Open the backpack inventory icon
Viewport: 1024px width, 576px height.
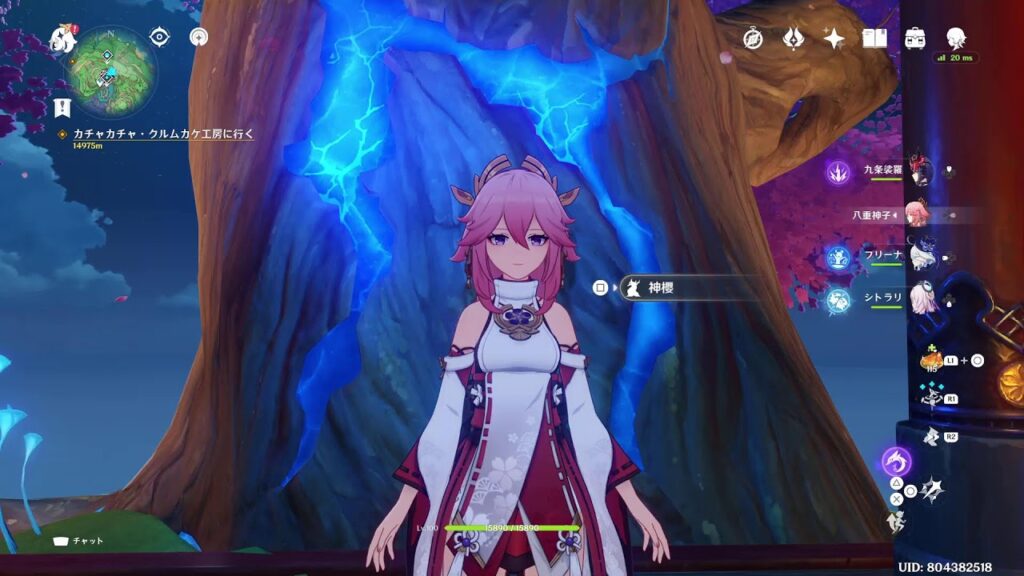tap(914, 38)
